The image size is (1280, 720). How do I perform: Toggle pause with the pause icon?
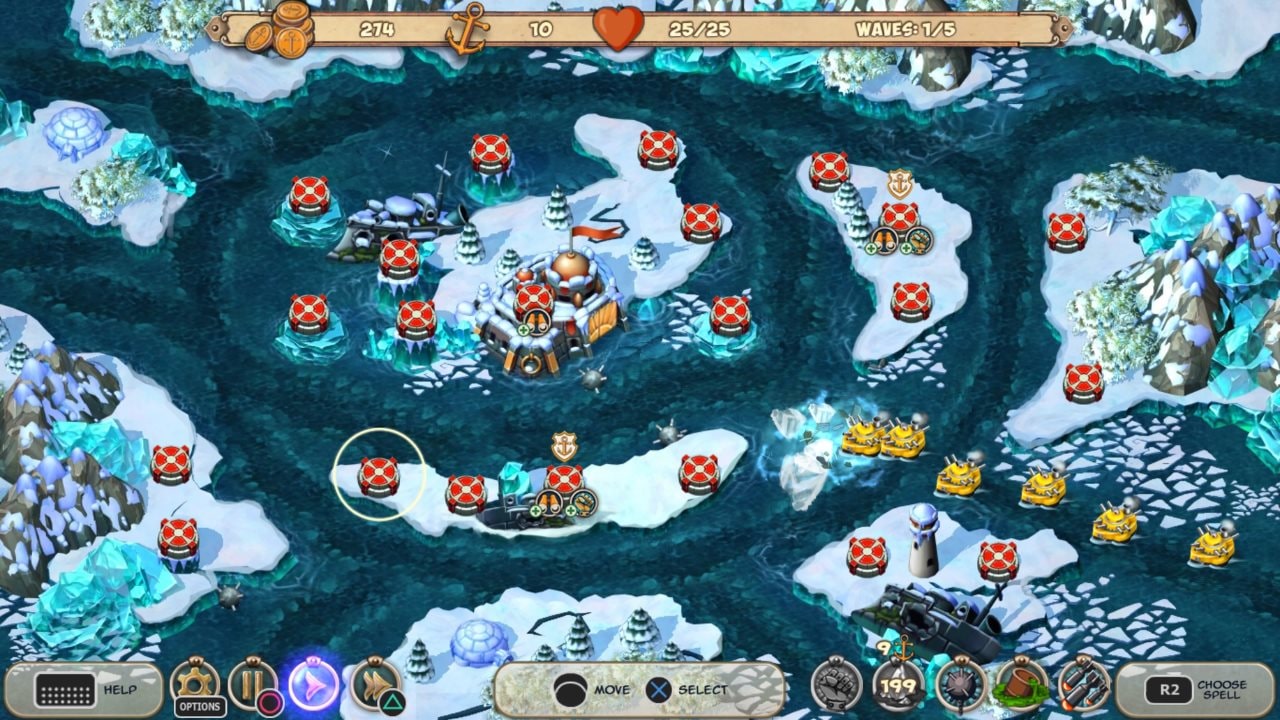250,682
